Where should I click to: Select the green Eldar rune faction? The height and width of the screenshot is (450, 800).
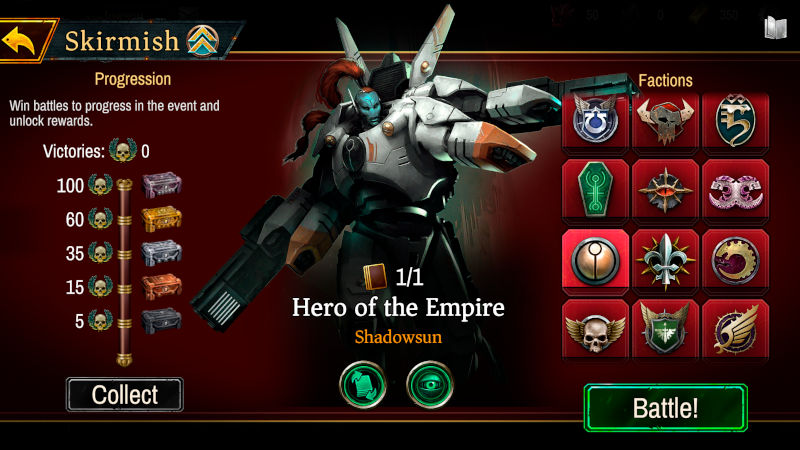735,122
